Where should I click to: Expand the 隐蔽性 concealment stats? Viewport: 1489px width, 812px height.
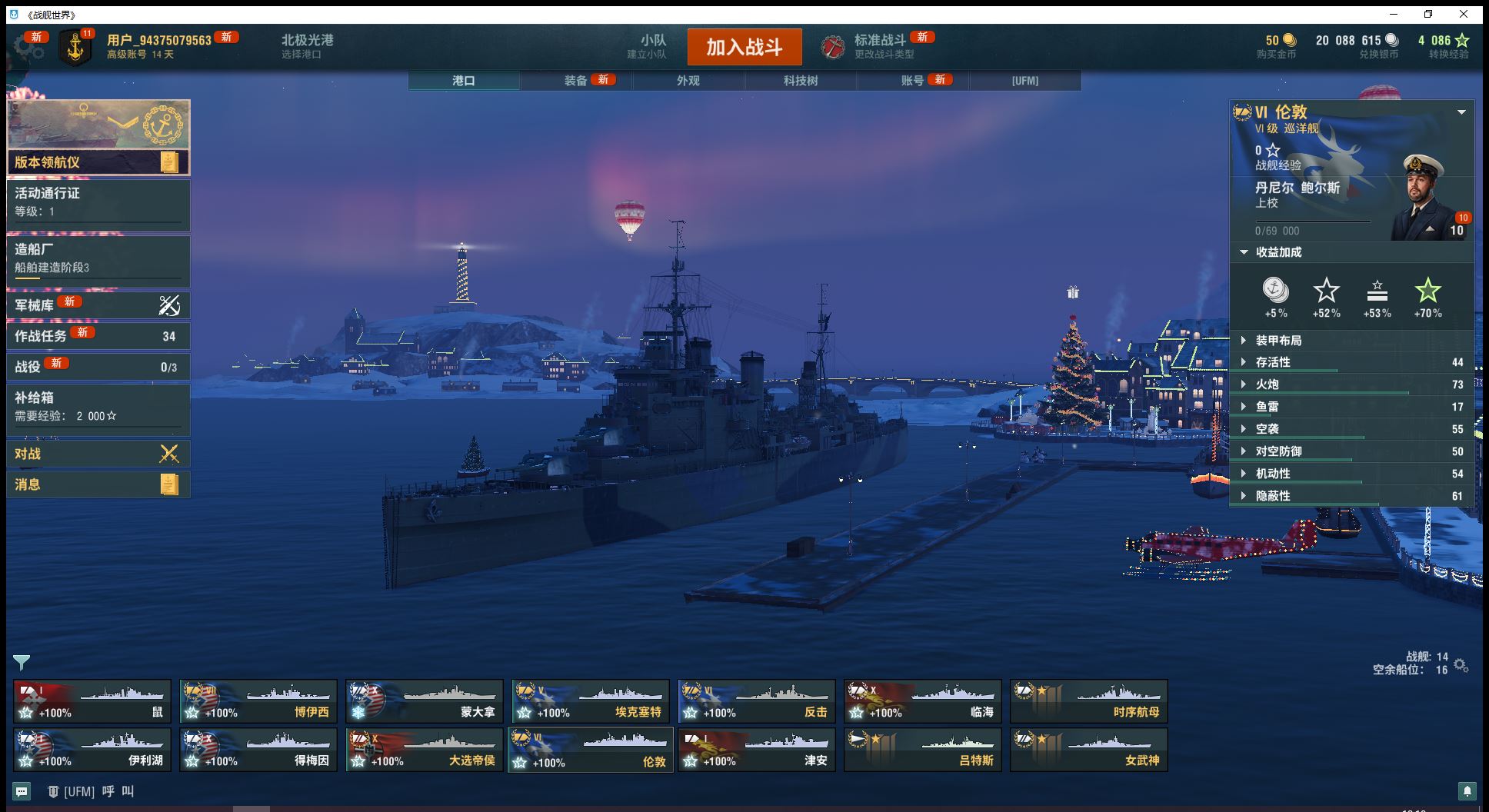click(1273, 496)
